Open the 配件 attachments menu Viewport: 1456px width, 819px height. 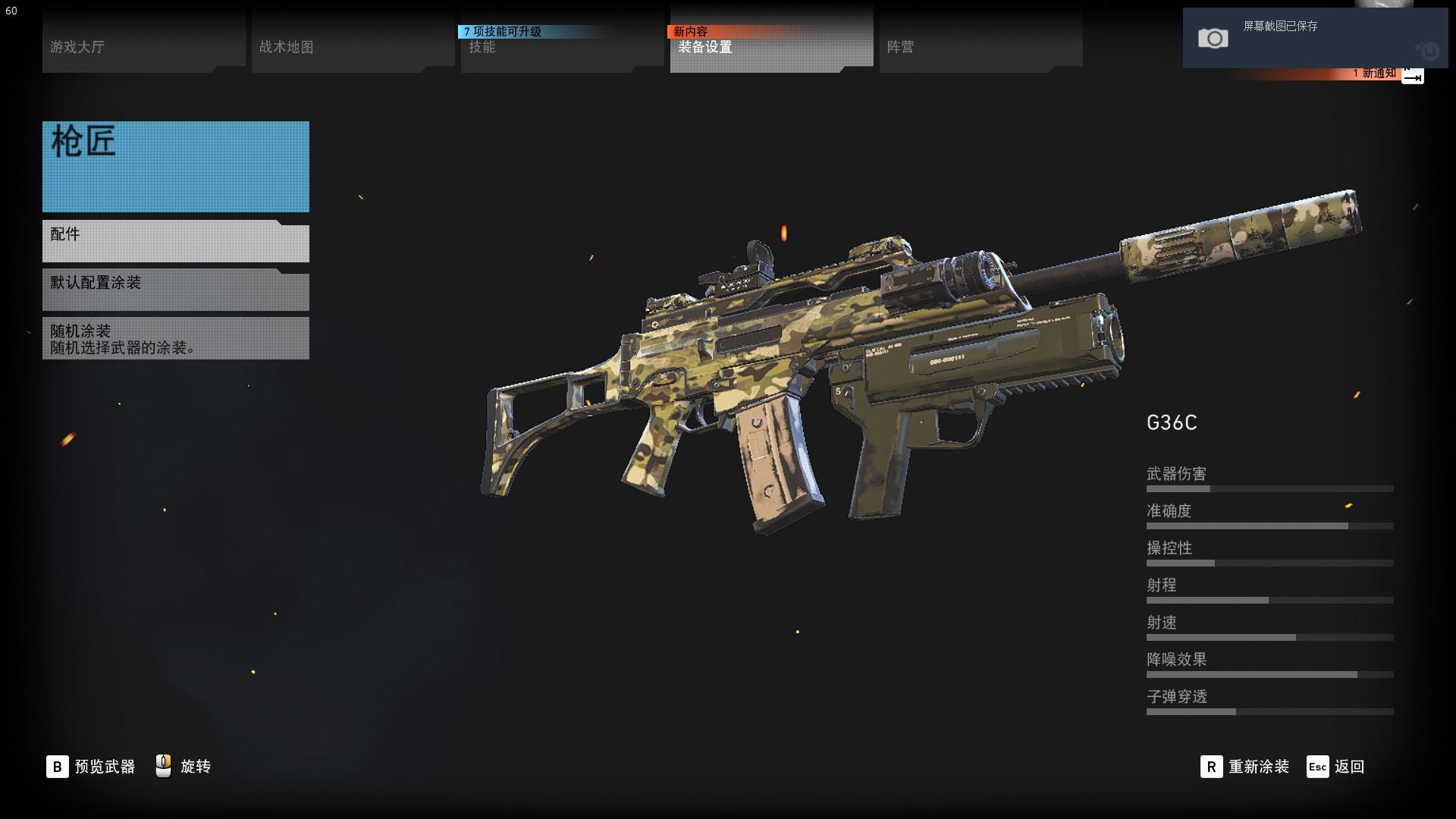pos(175,242)
